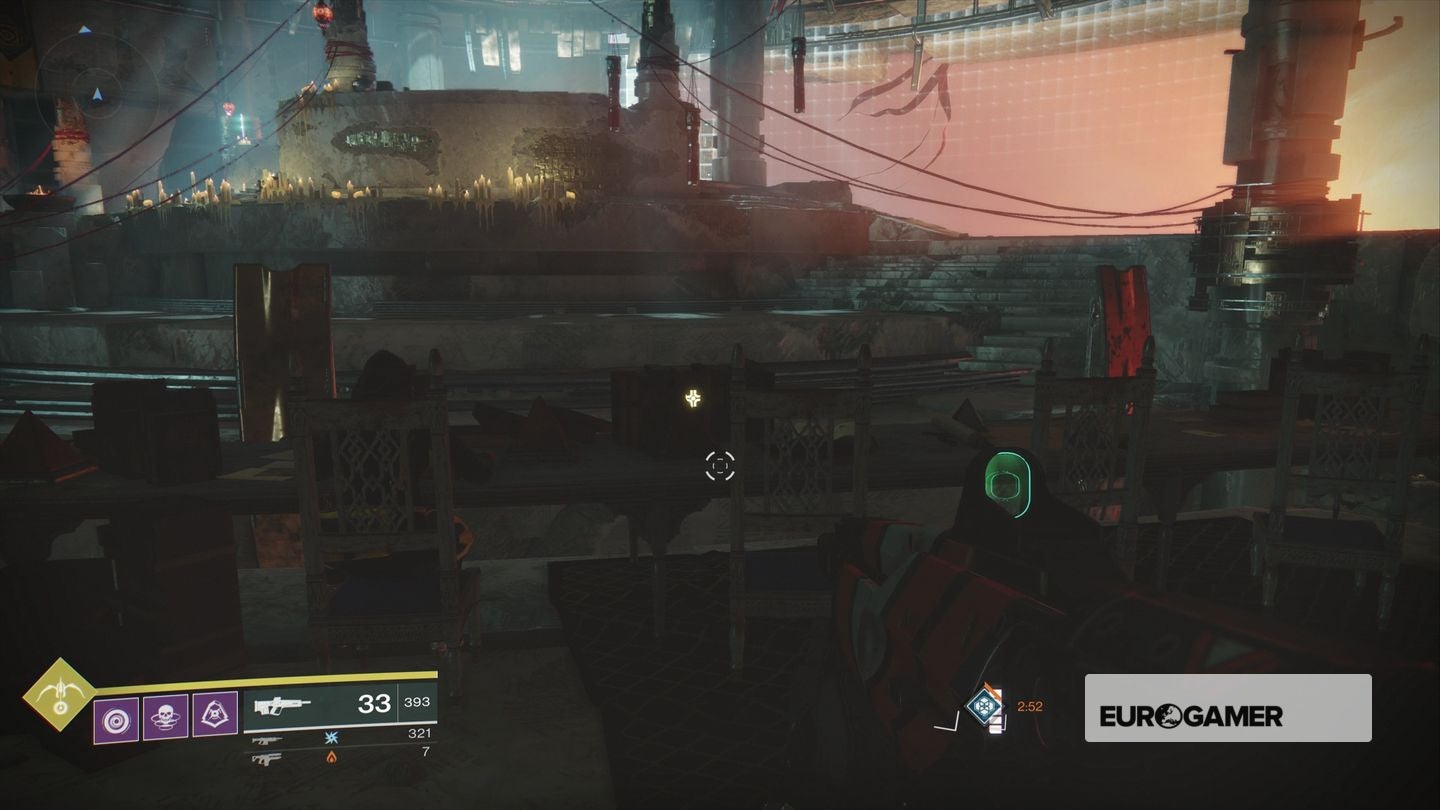Click the player arrow inside the radar
The height and width of the screenshot is (810, 1440).
pyautogui.click(x=95, y=97)
